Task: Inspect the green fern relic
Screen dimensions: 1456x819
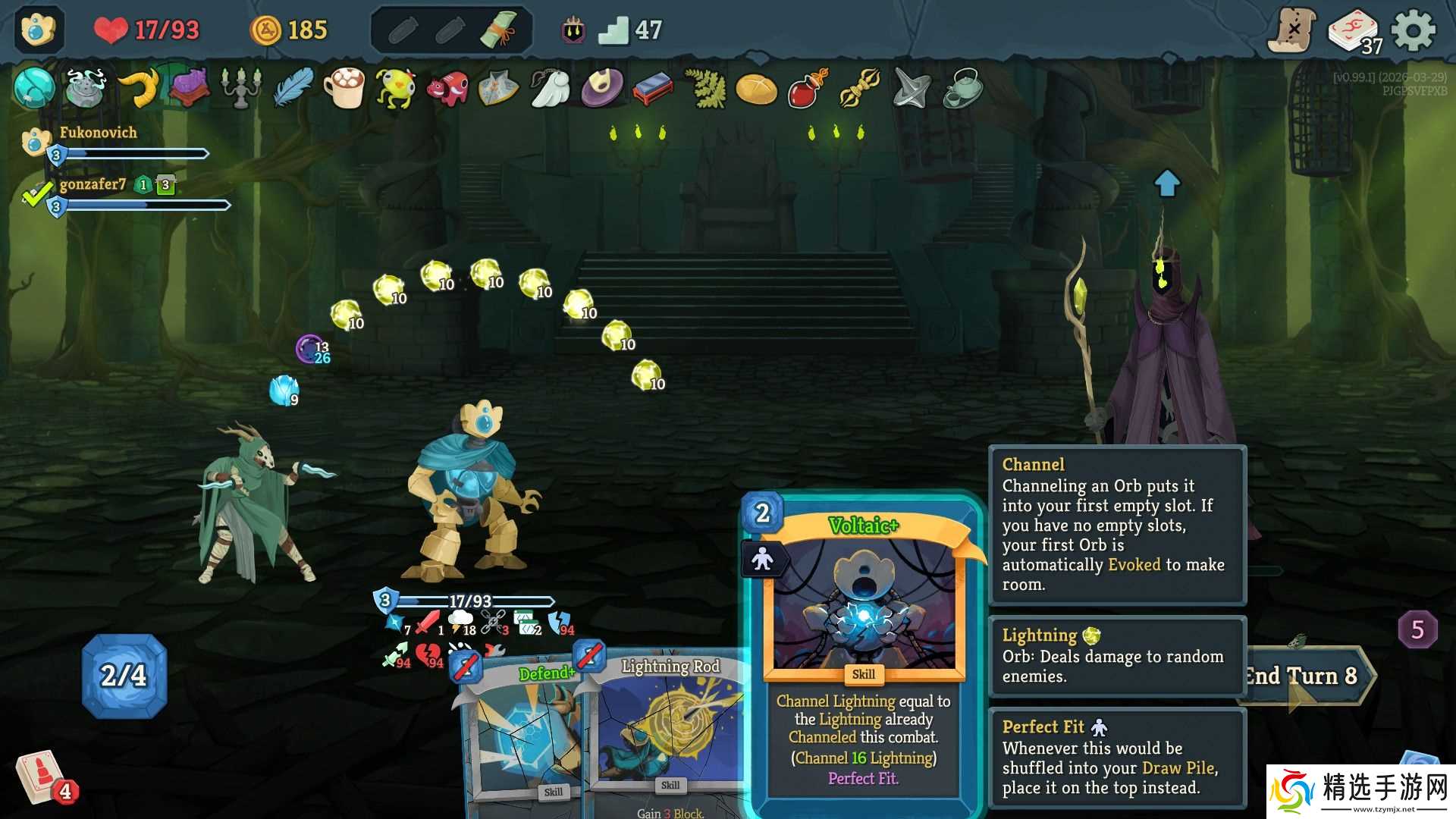Action: 705,88
